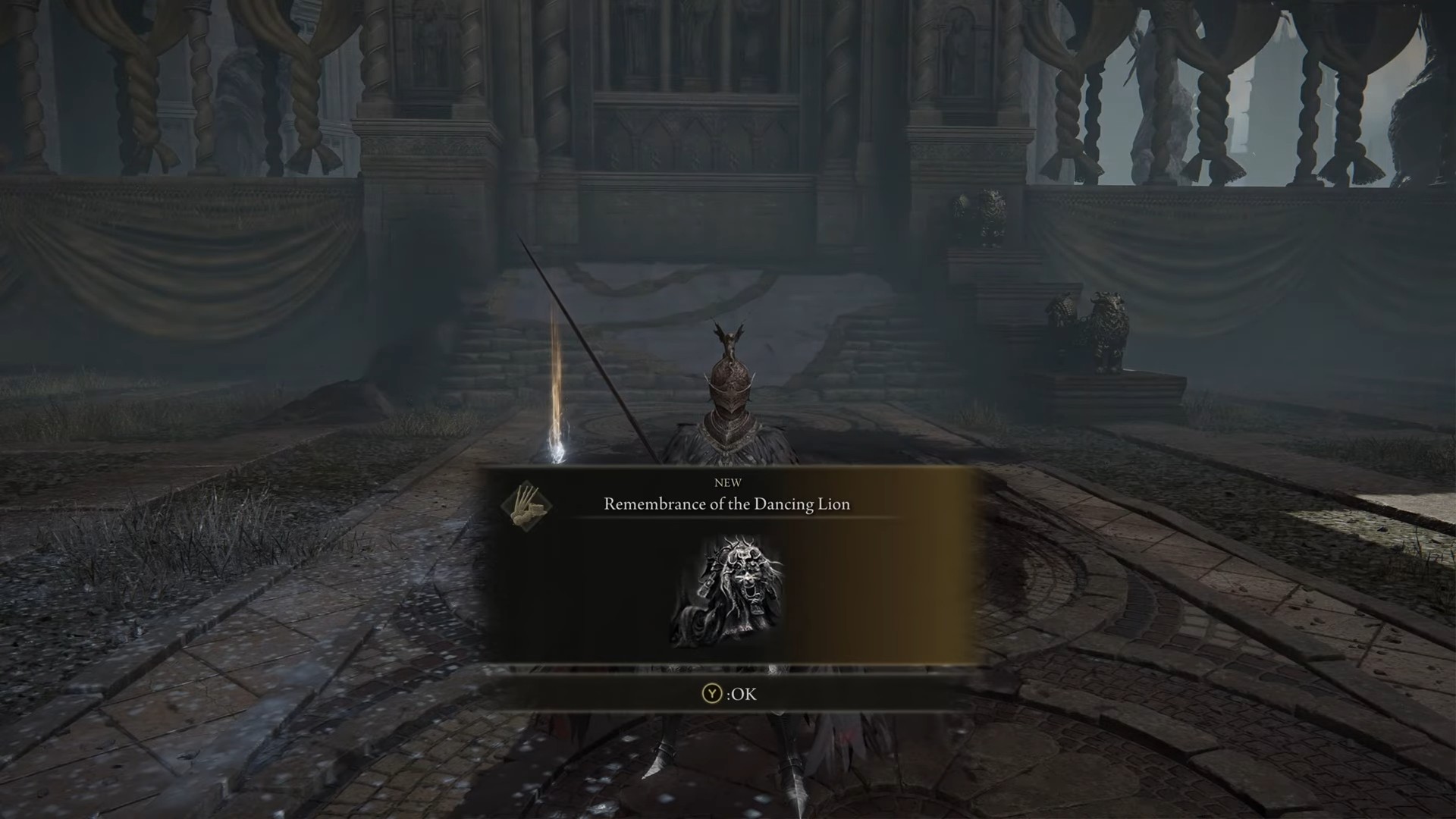Click the hand-shaped item category icon
Image resolution: width=1456 pixels, height=819 pixels.
coord(526,507)
